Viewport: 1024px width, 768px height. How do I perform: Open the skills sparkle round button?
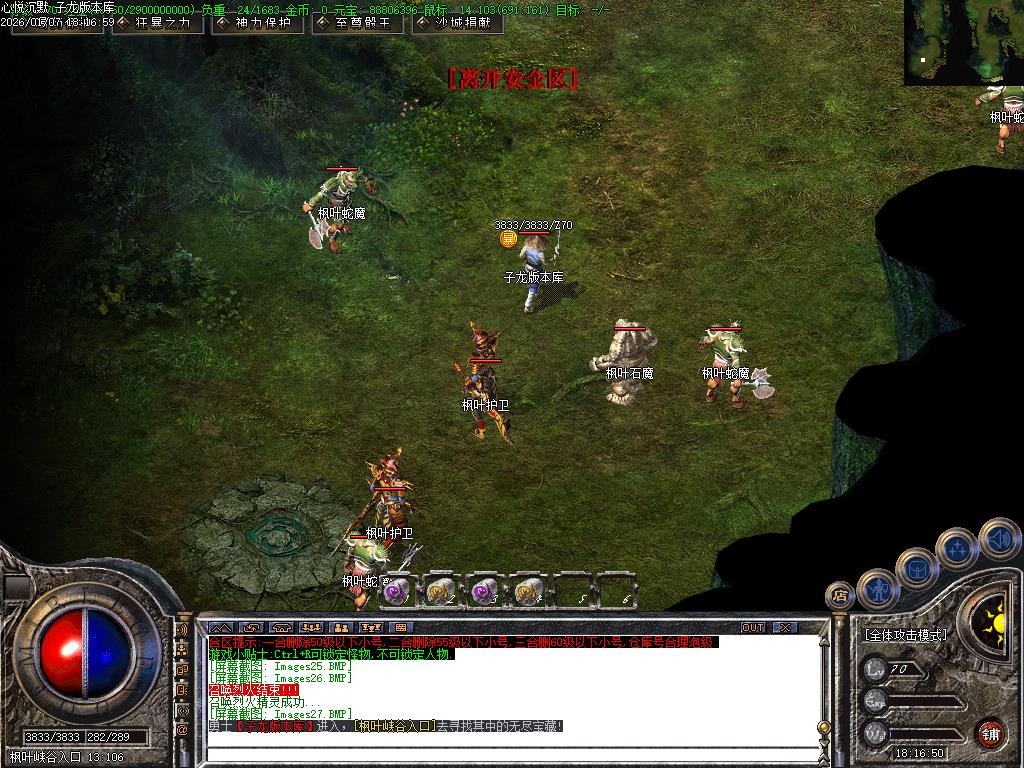[957, 548]
